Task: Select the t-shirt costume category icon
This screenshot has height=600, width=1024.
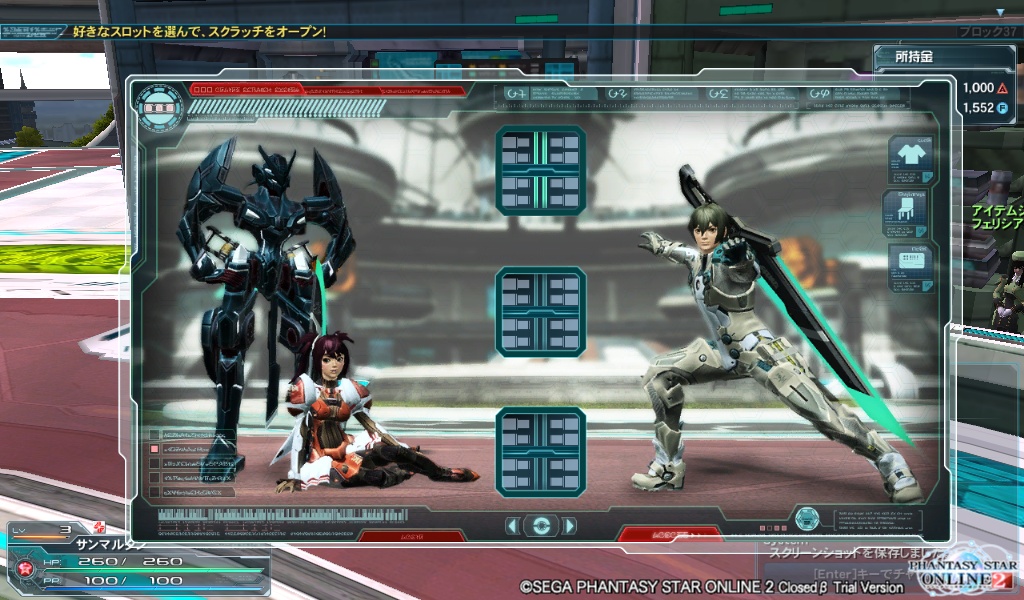Action: (909, 159)
